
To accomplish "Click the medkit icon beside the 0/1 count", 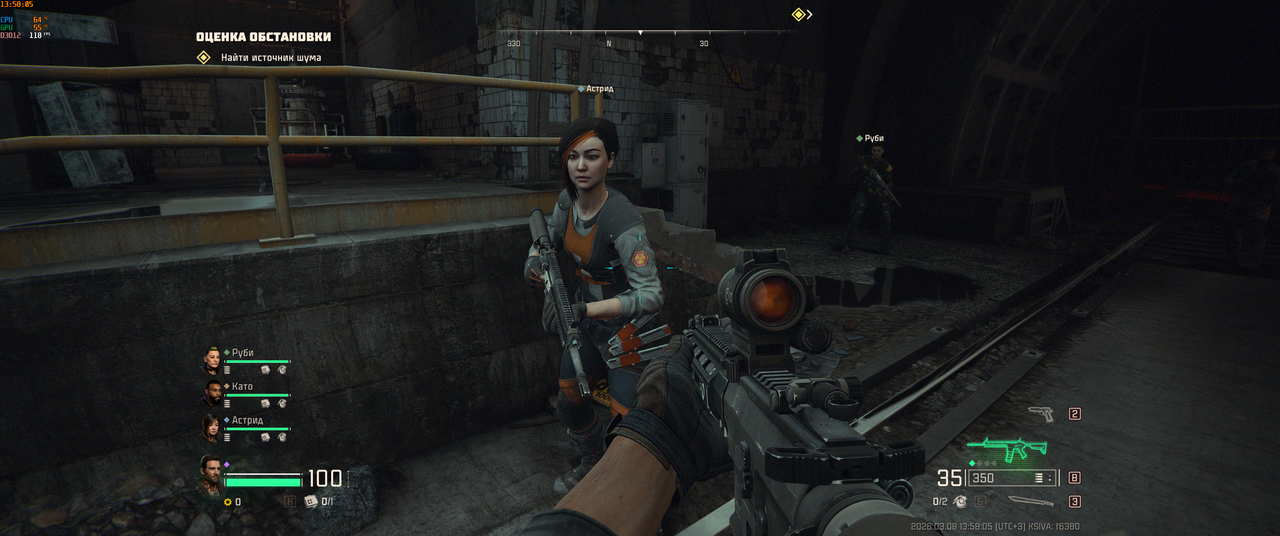I will [x=310, y=501].
